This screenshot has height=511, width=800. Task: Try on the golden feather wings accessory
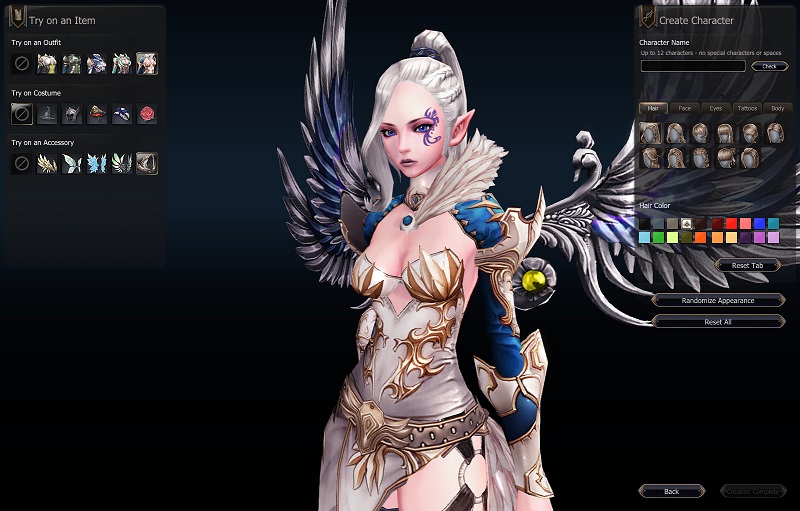click(46, 163)
